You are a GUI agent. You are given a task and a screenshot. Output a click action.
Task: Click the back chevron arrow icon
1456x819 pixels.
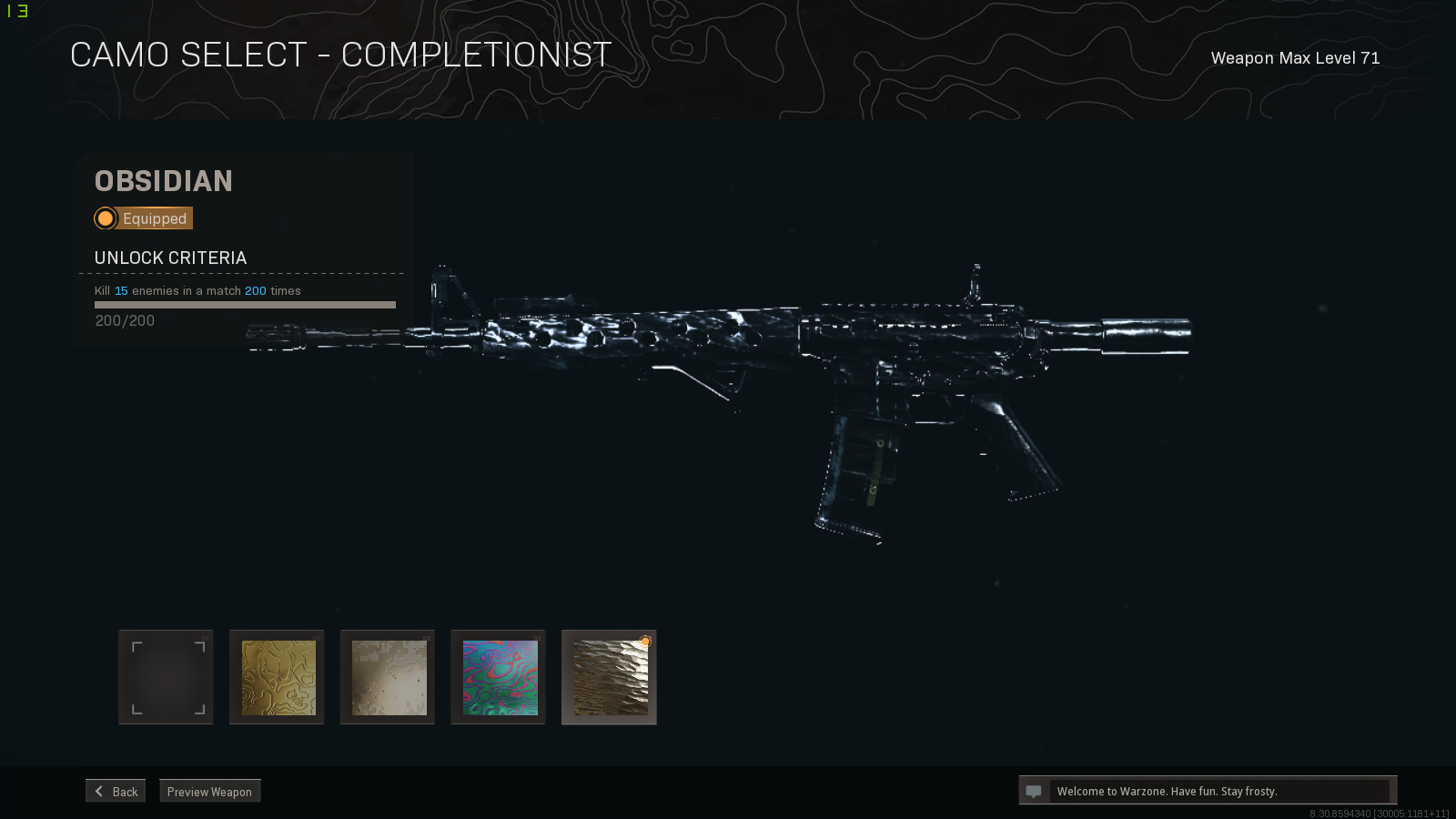pyautogui.click(x=99, y=790)
